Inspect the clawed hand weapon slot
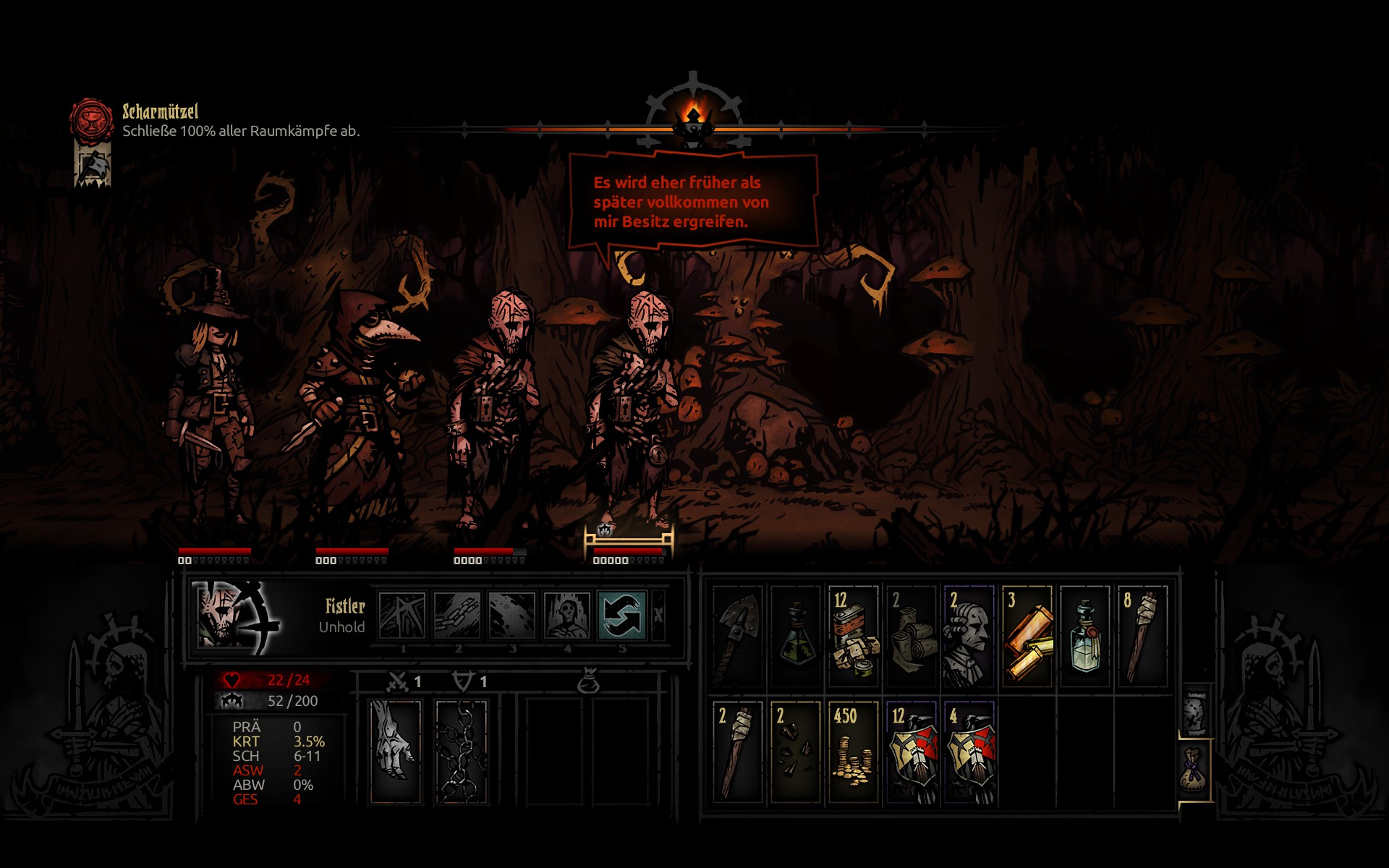This screenshot has width=1389, height=868. pyautogui.click(x=395, y=751)
